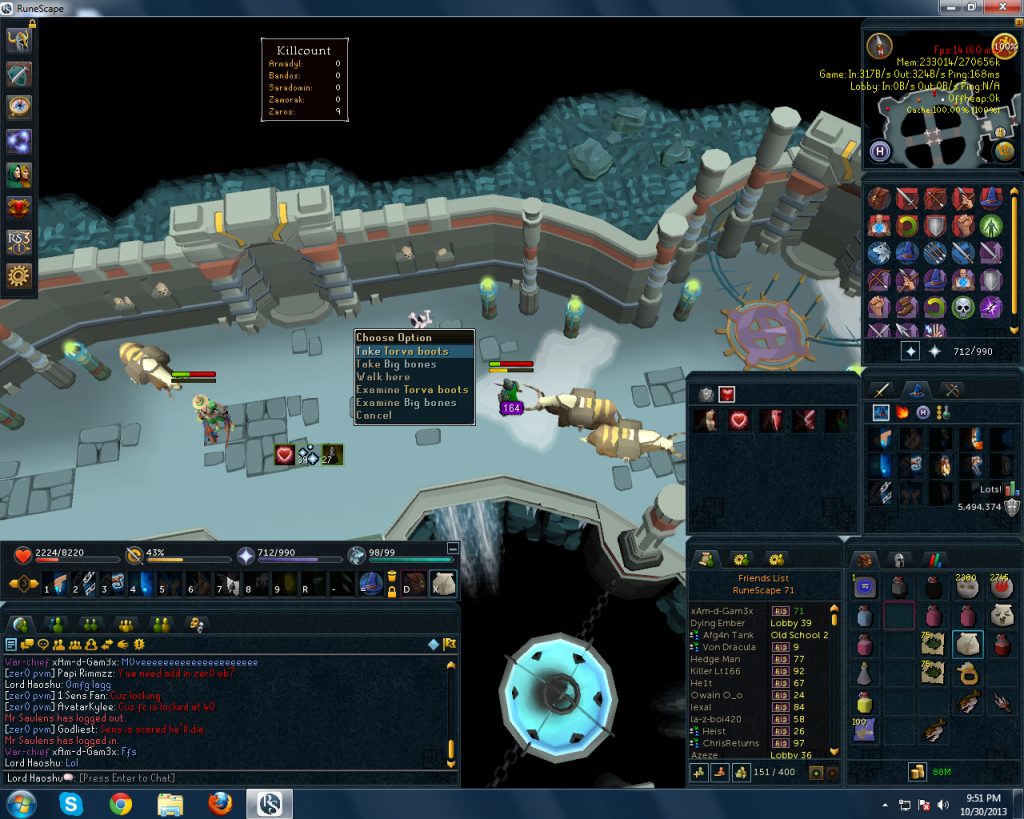This screenshot has height=819, width=1024.
Task: Open the world map globe icon
Action: click(1004, 151)
